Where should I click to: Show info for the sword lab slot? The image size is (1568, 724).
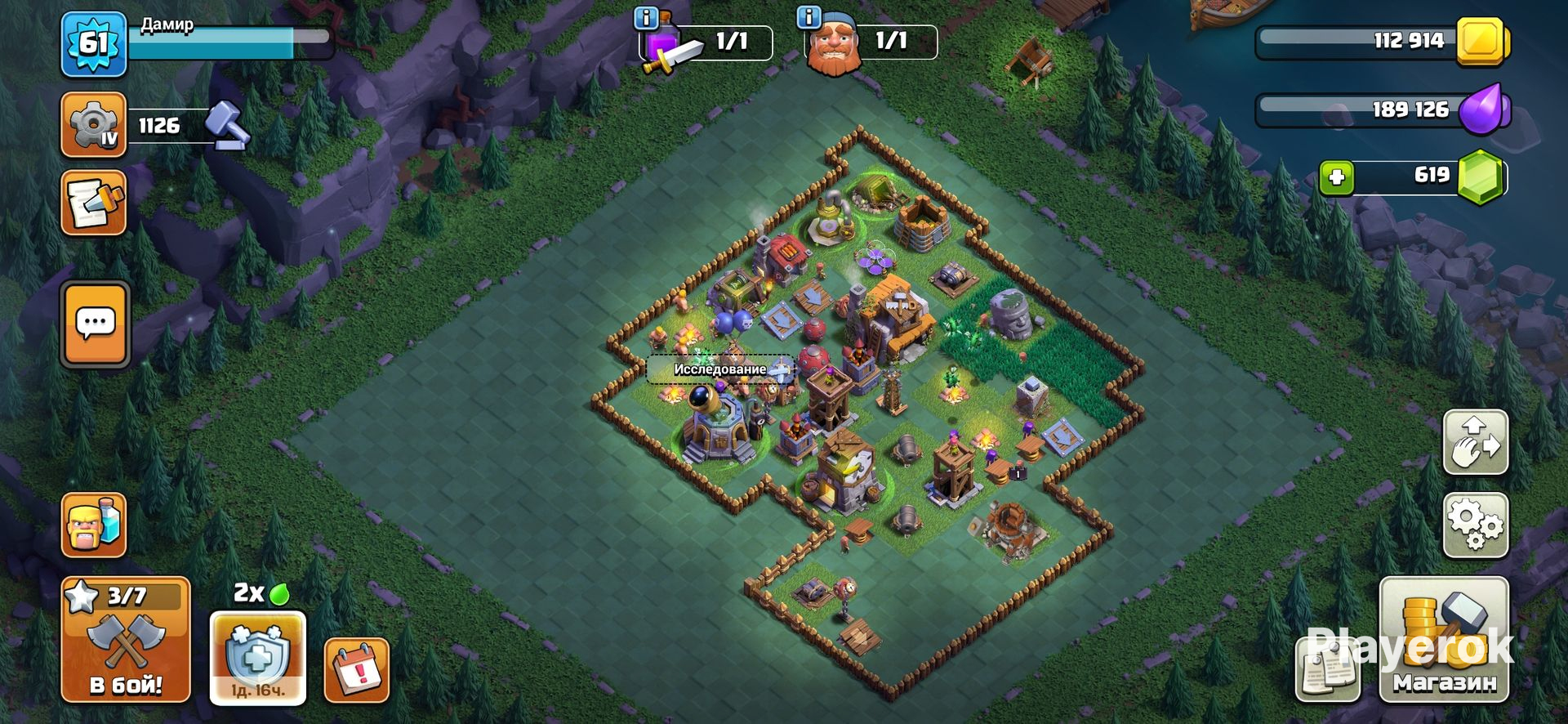(647, 18)
